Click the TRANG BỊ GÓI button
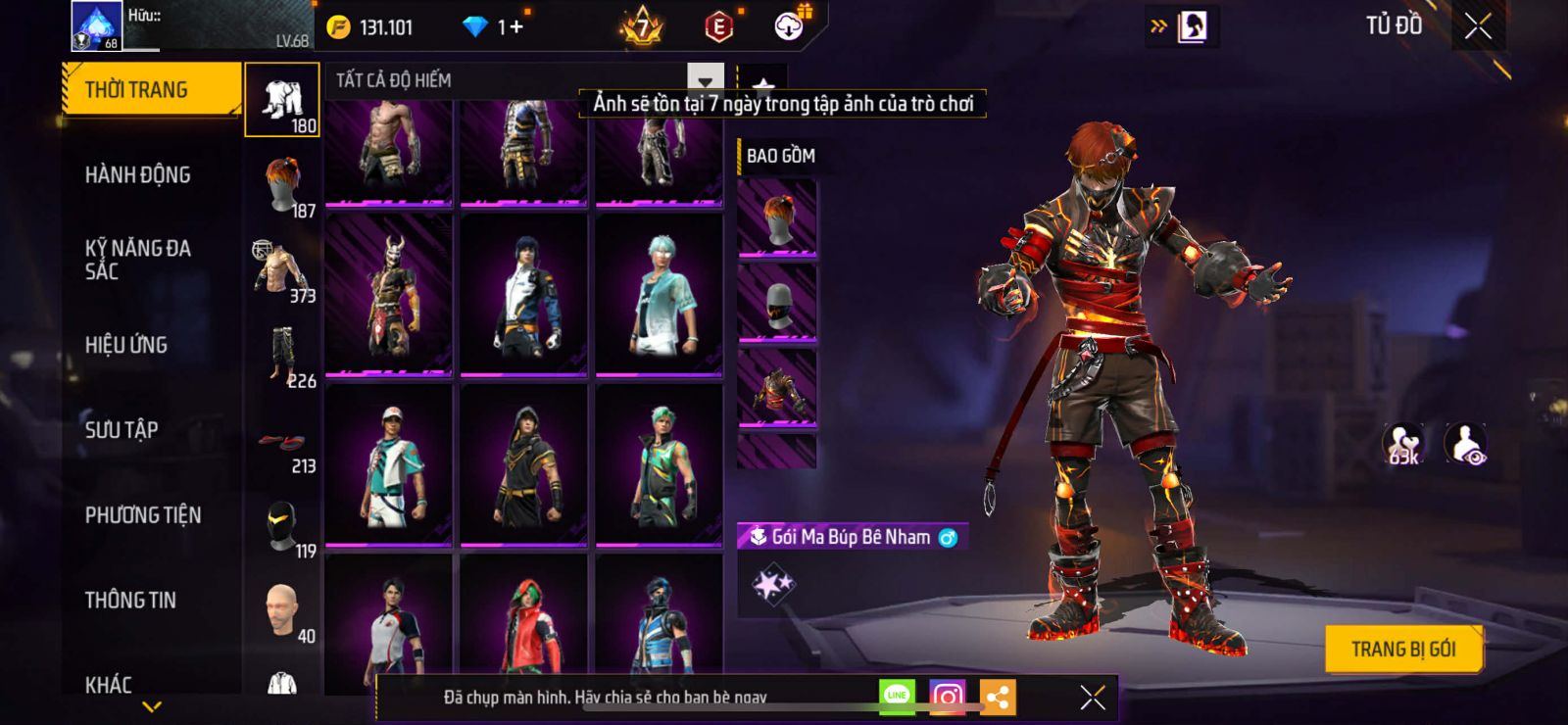Image resolution: width=1568 pixels, height=725 pixels. (x=1402, y=650)
